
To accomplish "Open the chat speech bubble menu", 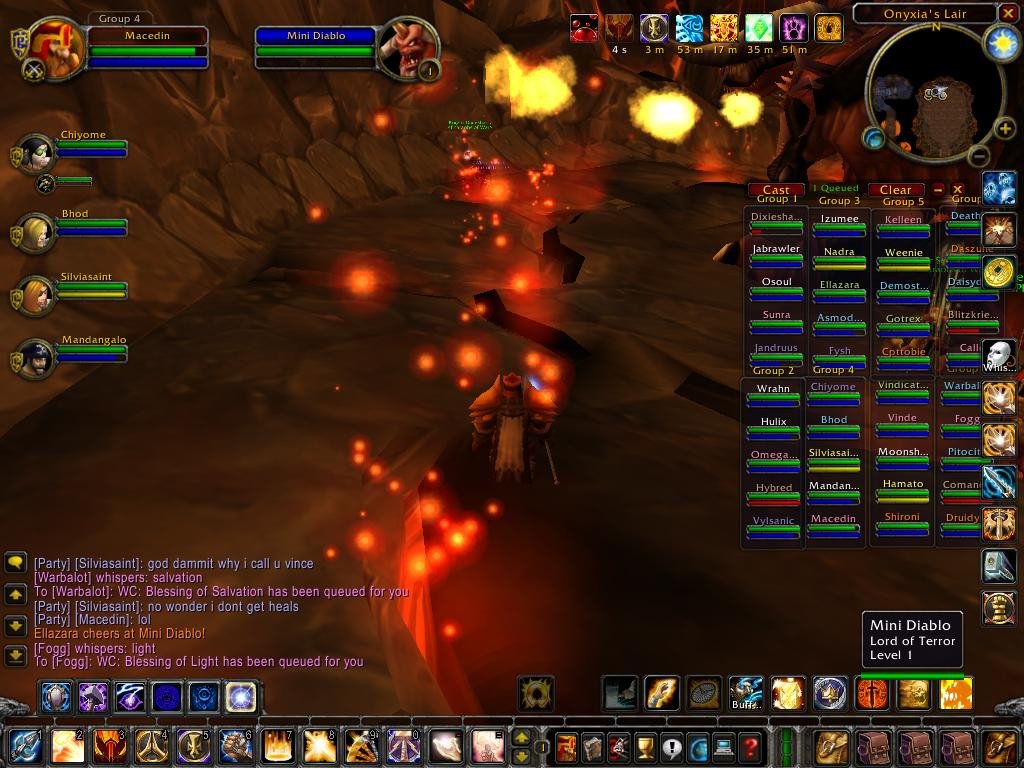I will 16,563.
